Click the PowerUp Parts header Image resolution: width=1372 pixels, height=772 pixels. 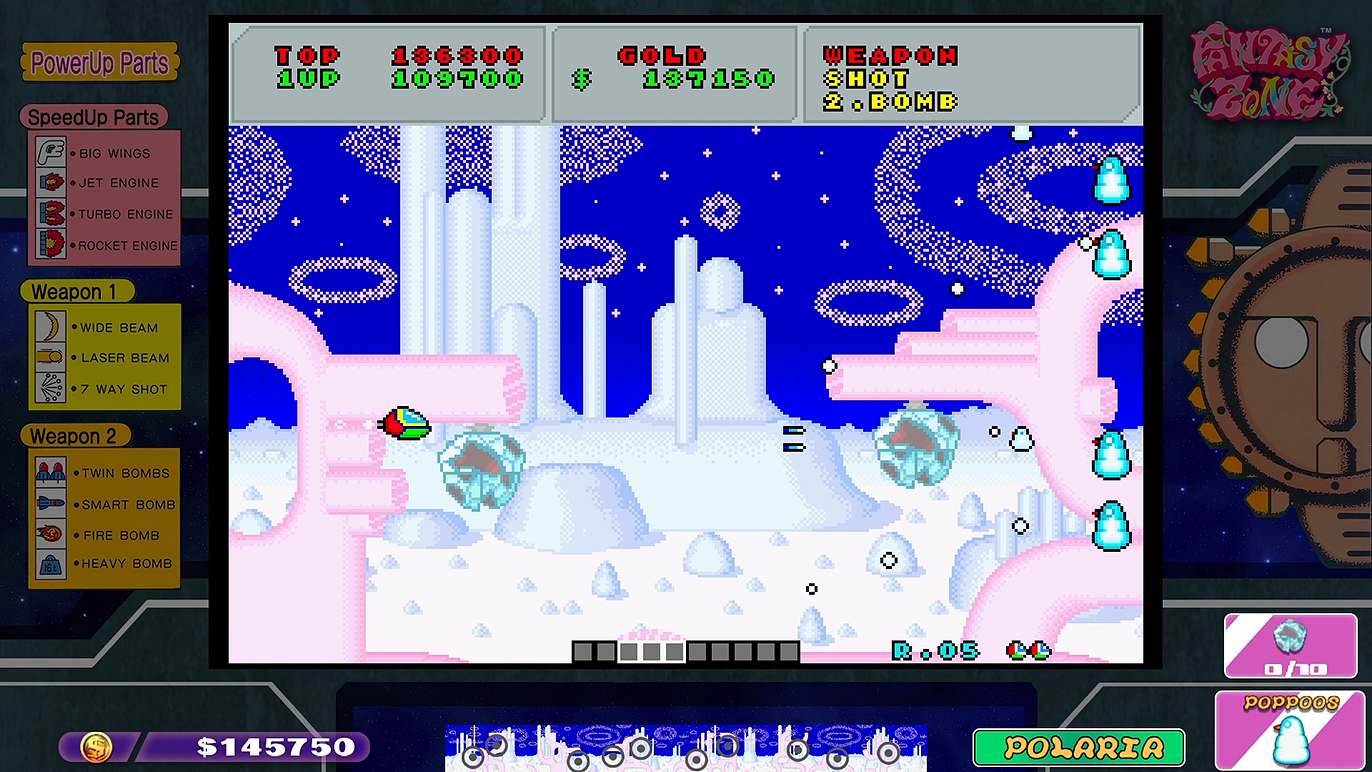[100, 63]
